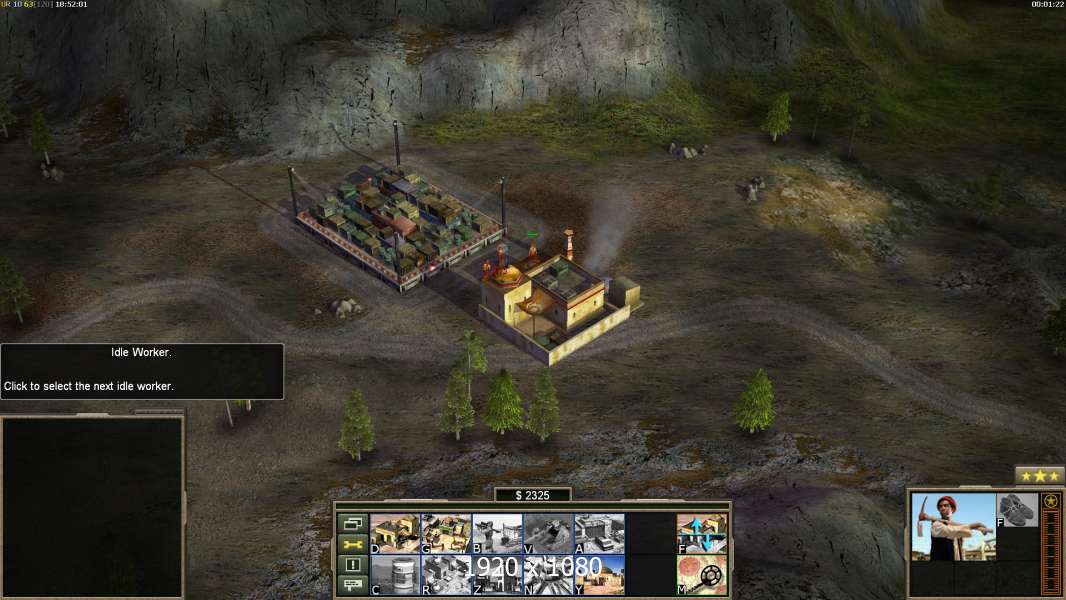
Task: Select the build icon labeled D
Action: point(395,533)
